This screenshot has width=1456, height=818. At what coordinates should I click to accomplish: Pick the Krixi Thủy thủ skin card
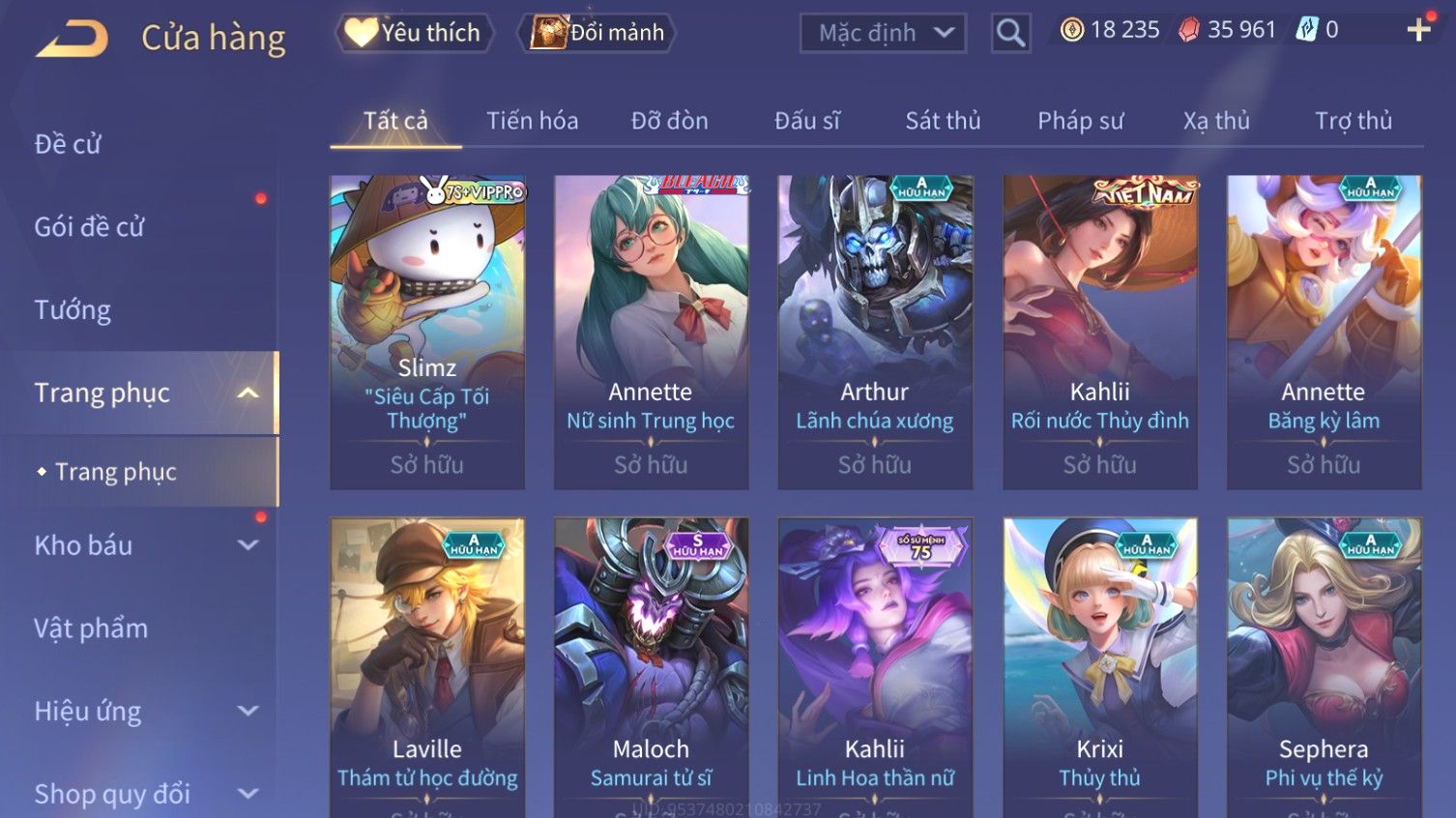click(x=1099, y=667)
